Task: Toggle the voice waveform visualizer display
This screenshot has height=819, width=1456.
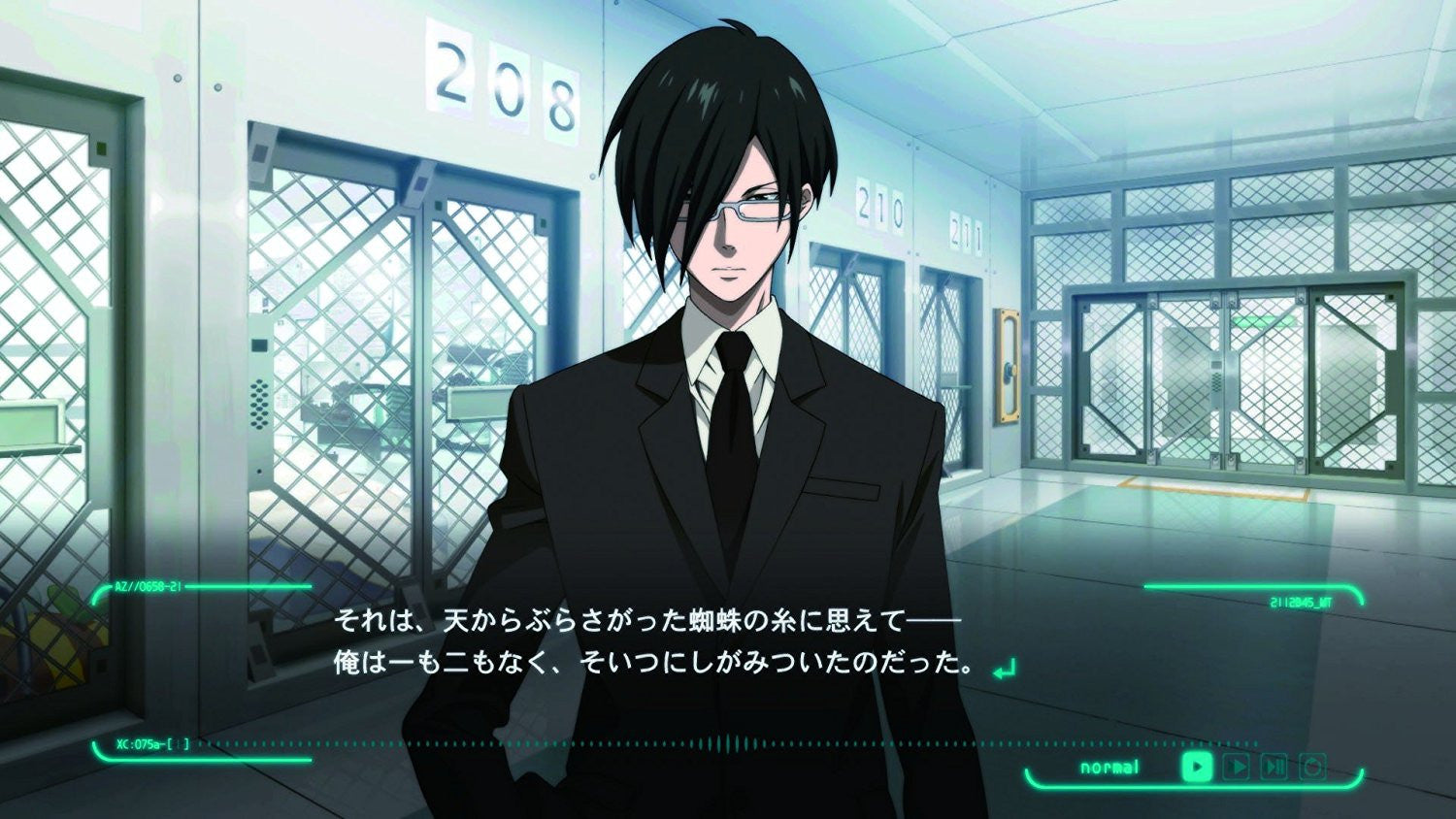Action: tap(728, 741)
